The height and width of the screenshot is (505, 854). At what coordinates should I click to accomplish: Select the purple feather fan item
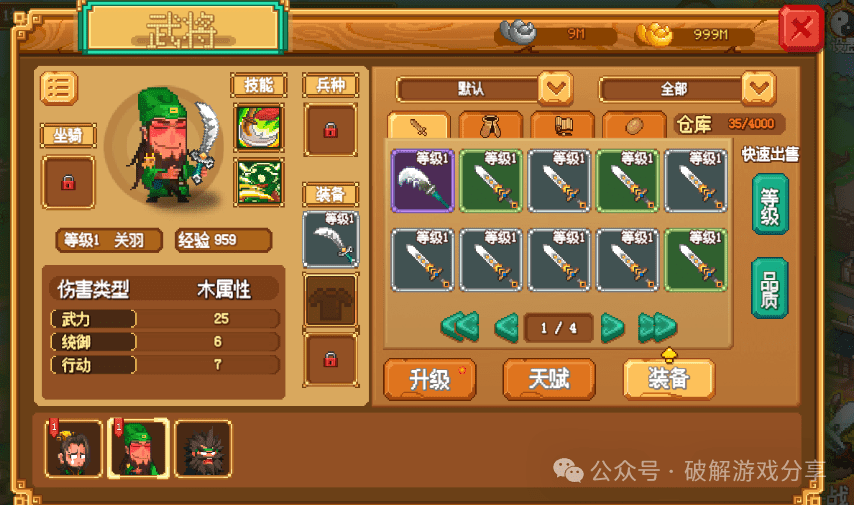(x=422, y=181)
